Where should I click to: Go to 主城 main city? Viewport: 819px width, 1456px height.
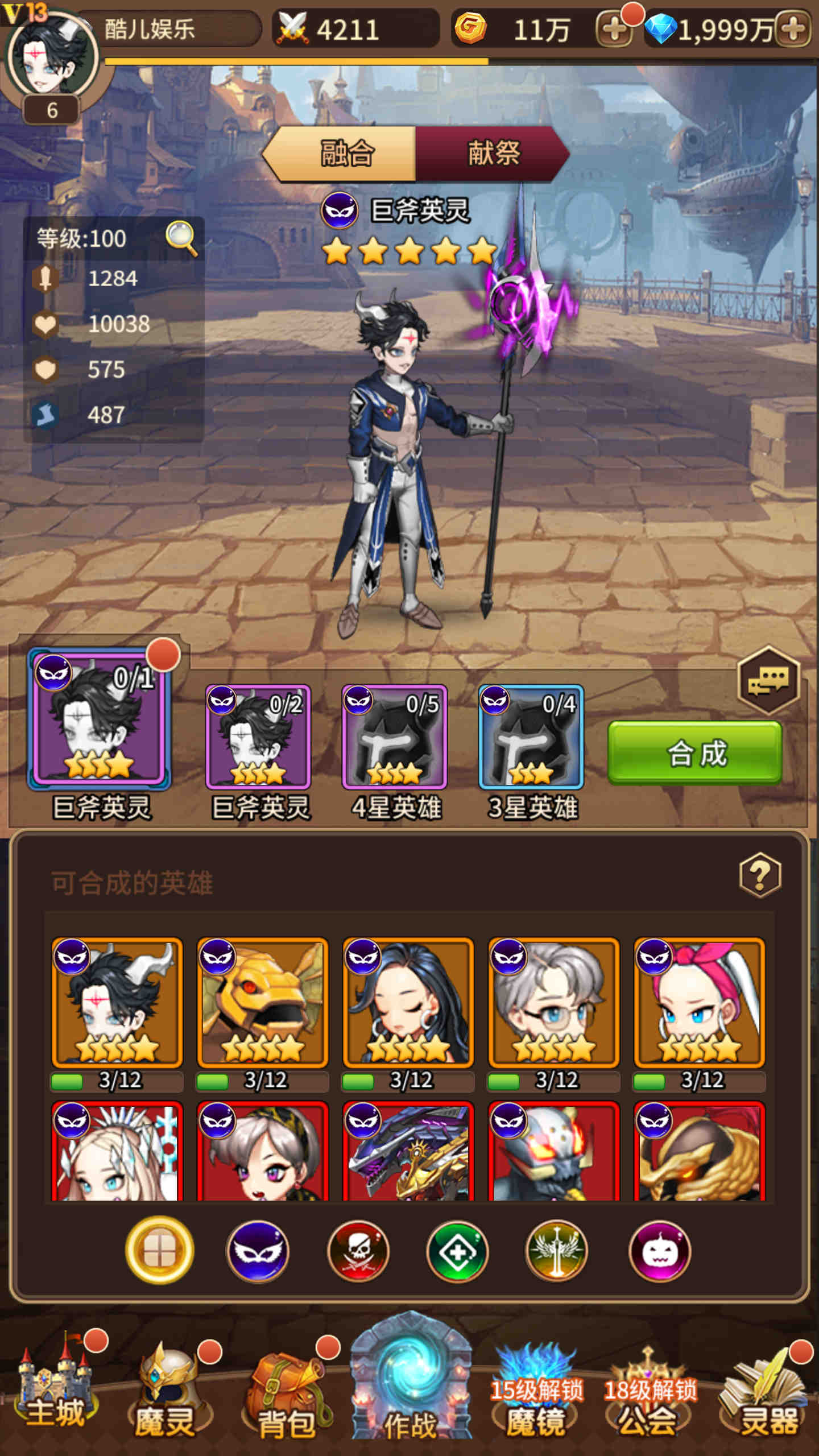point(56,1388)
